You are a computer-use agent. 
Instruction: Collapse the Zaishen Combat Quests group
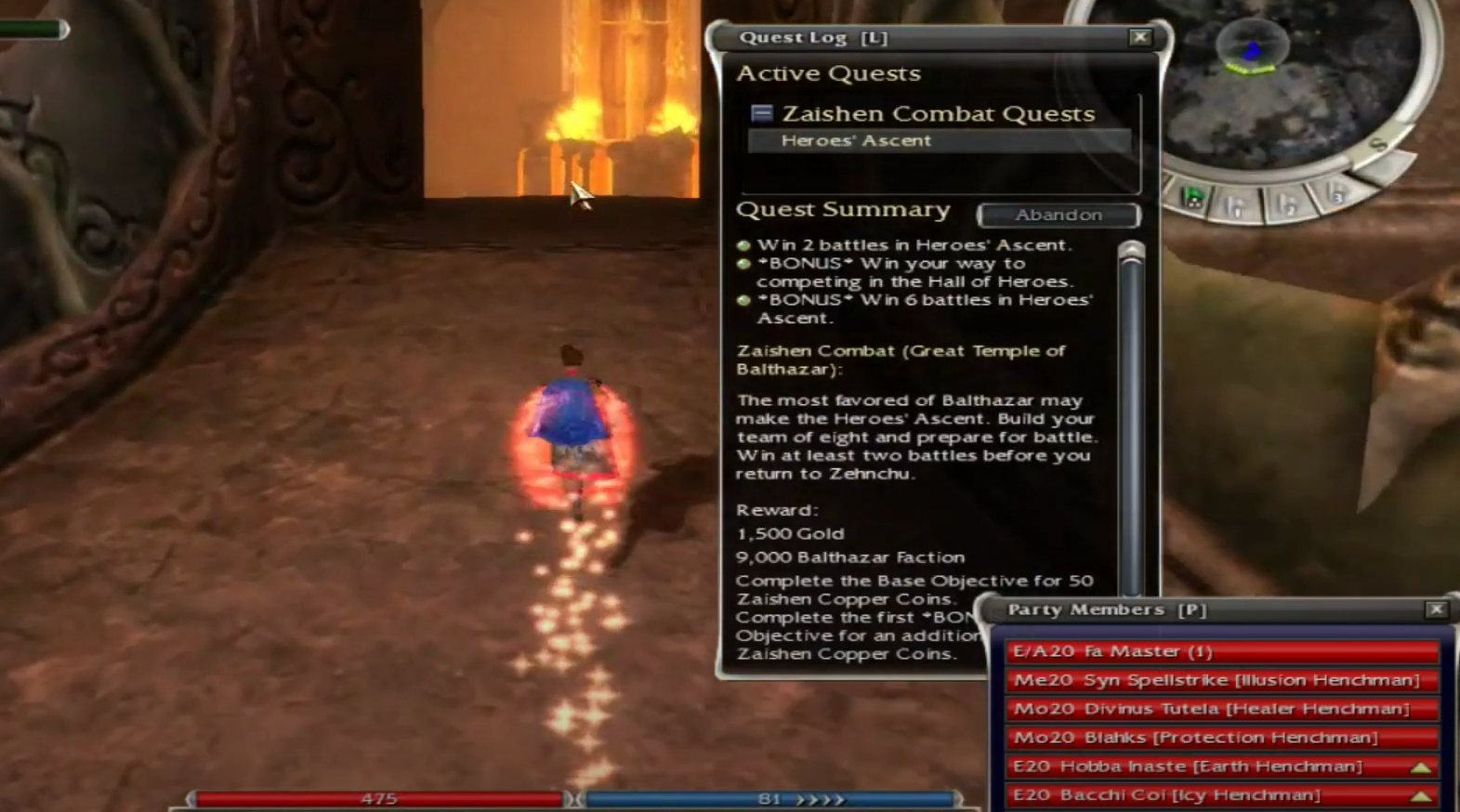(762, 113)
